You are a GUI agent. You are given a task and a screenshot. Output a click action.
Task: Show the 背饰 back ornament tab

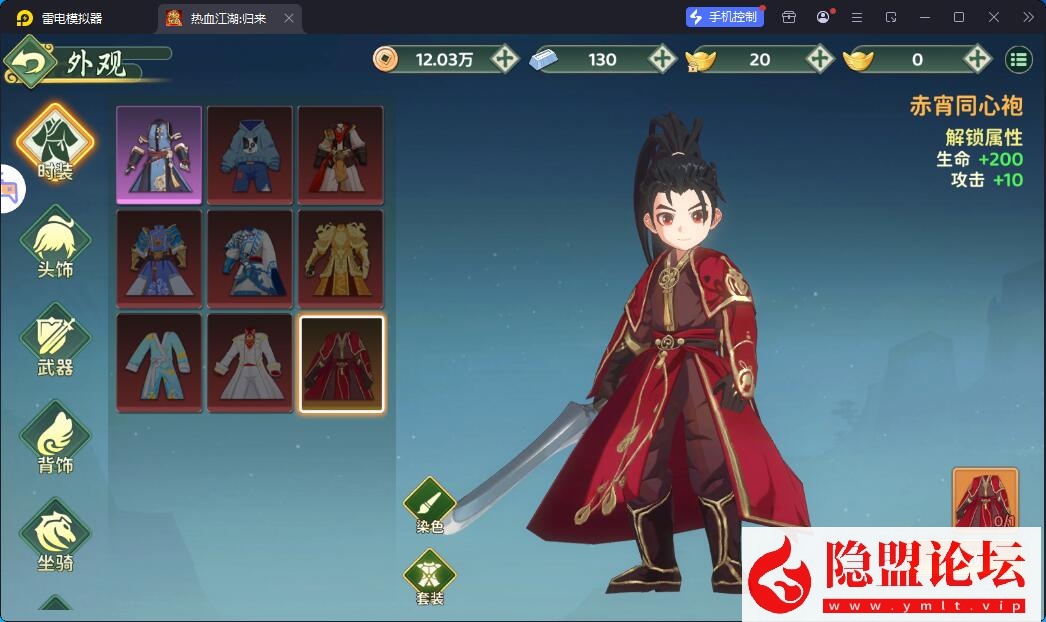[55, 436]
